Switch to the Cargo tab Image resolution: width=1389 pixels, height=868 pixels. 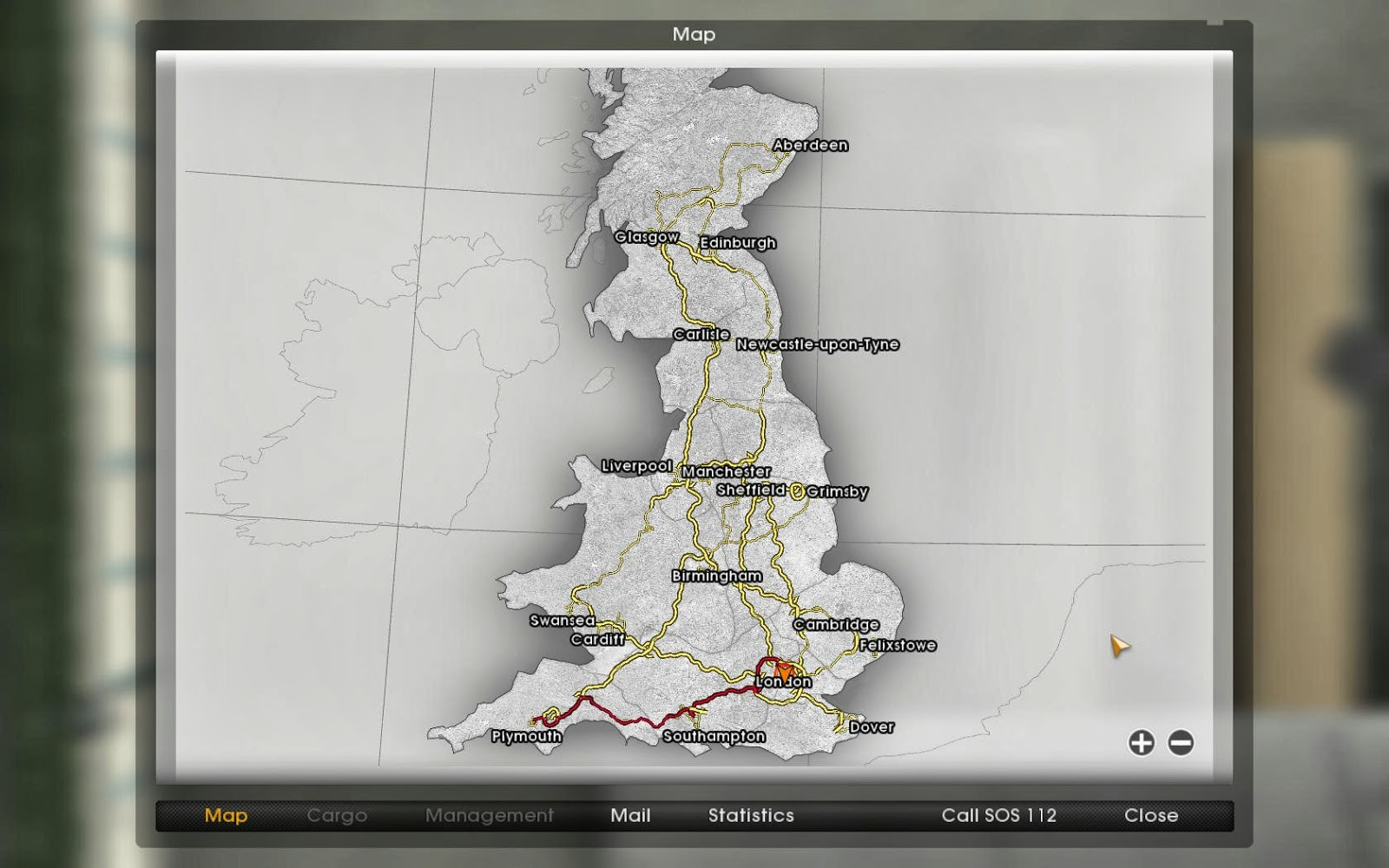tap(337, 815)
